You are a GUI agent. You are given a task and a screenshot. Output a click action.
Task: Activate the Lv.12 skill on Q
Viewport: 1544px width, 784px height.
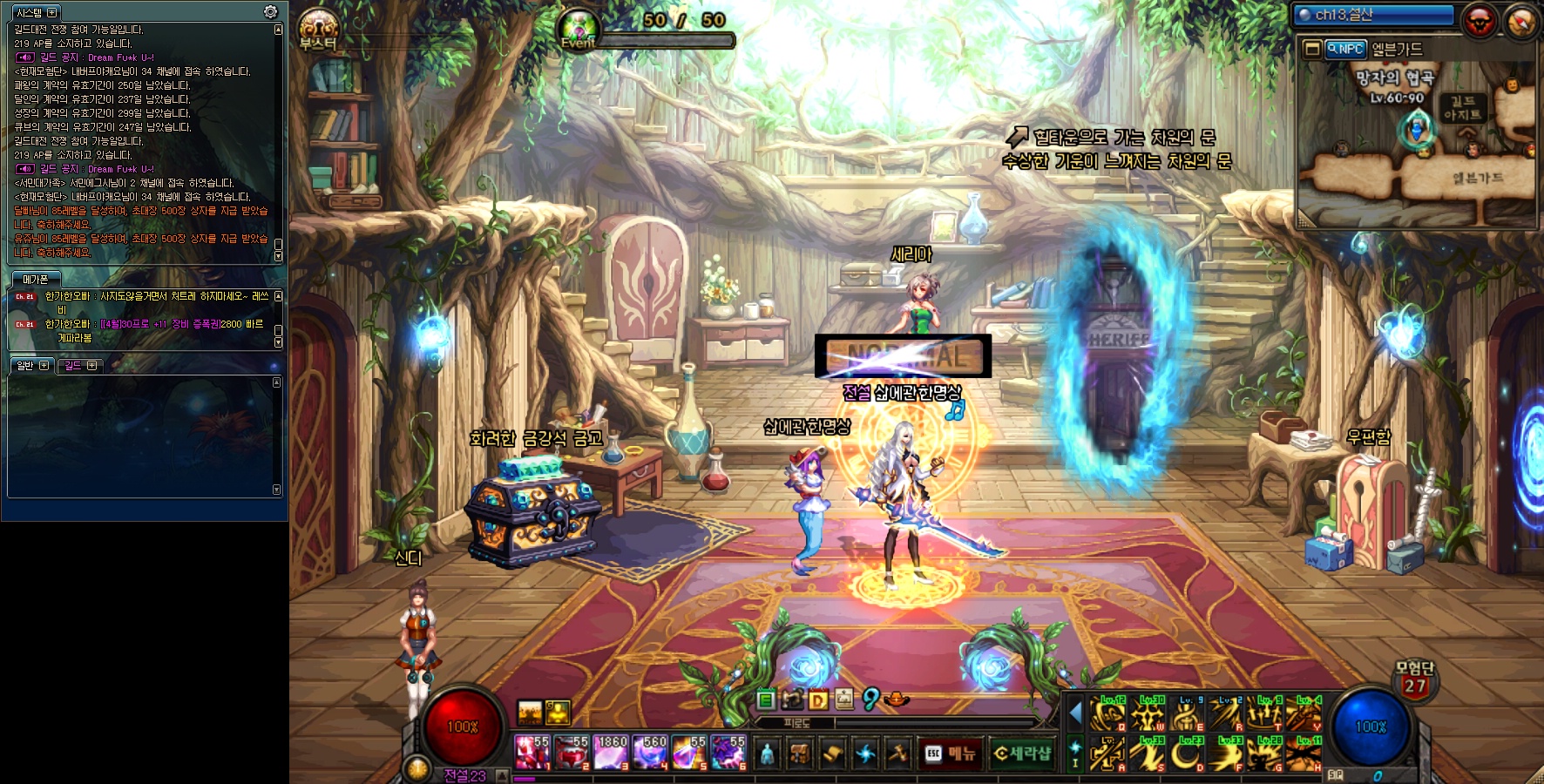(x=1107, y=714)
